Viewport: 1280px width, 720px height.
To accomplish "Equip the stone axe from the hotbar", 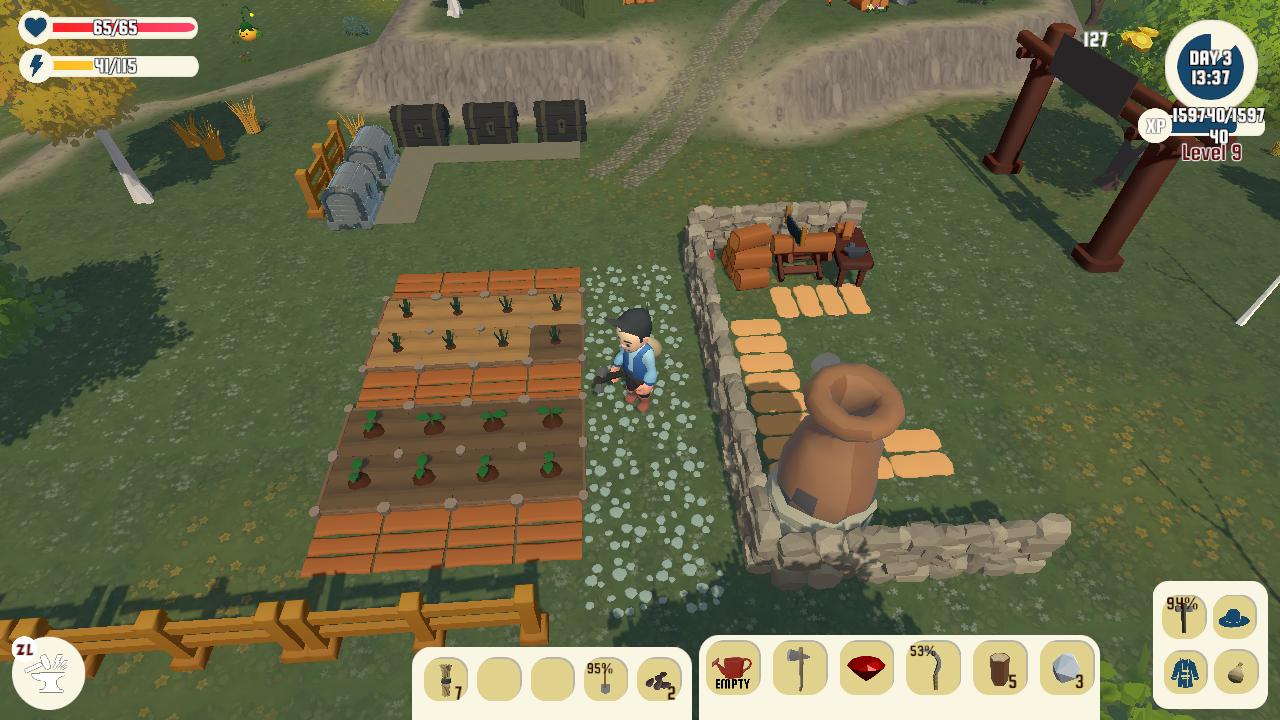I will click(x=800, y=668).
